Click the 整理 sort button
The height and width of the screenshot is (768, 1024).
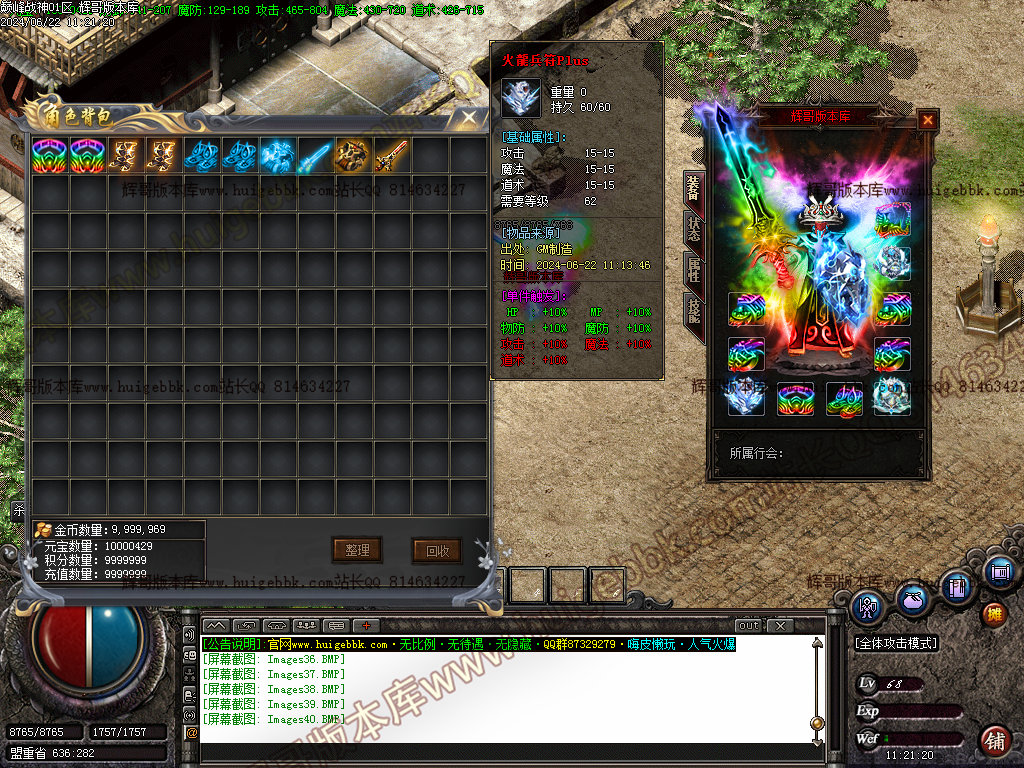pos(357,550)
